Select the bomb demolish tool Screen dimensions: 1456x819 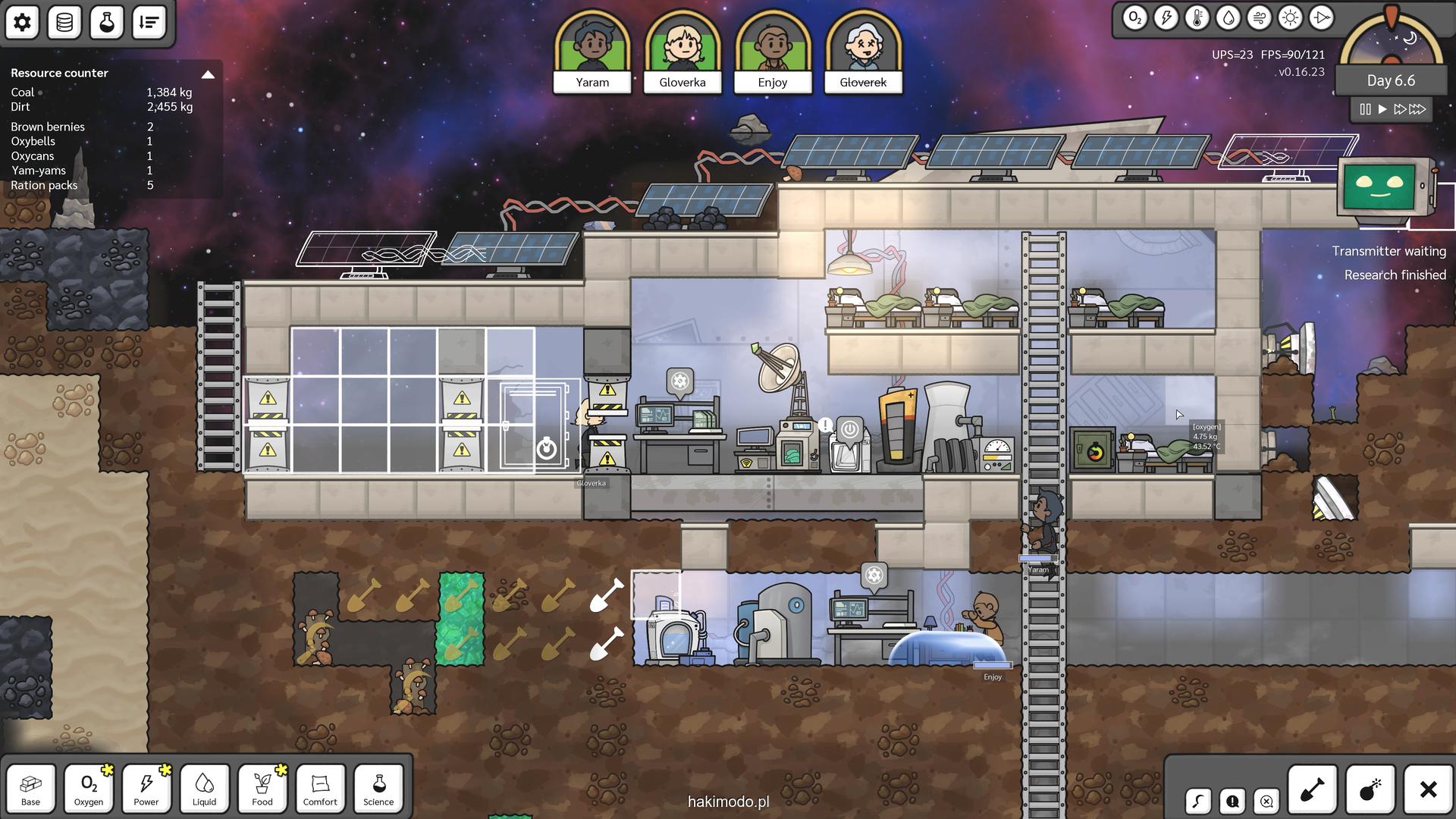[x=1370, y=789]
